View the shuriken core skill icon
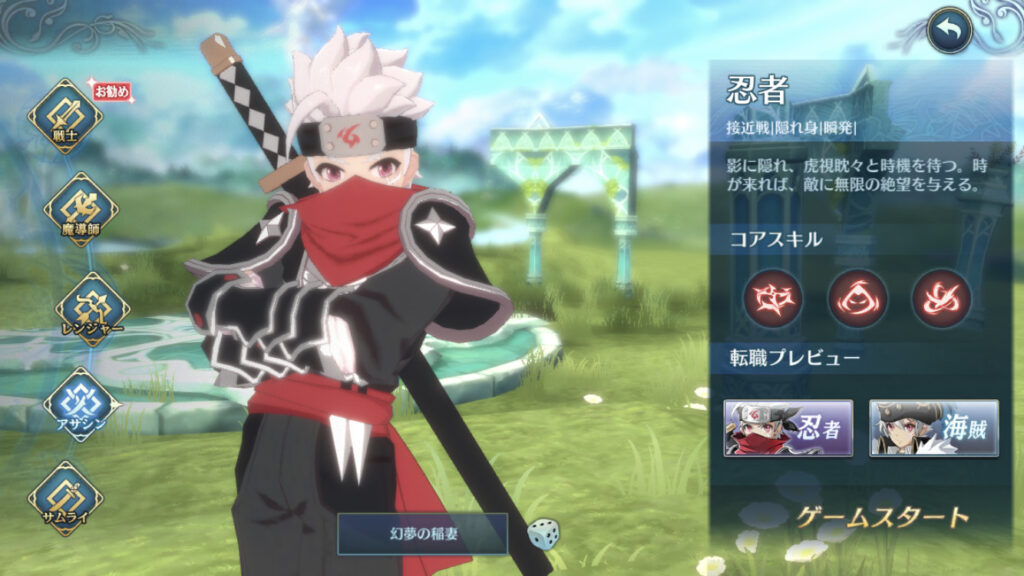Image resolution: width=1024 pixels, height=576 pixels. [773, 298]
